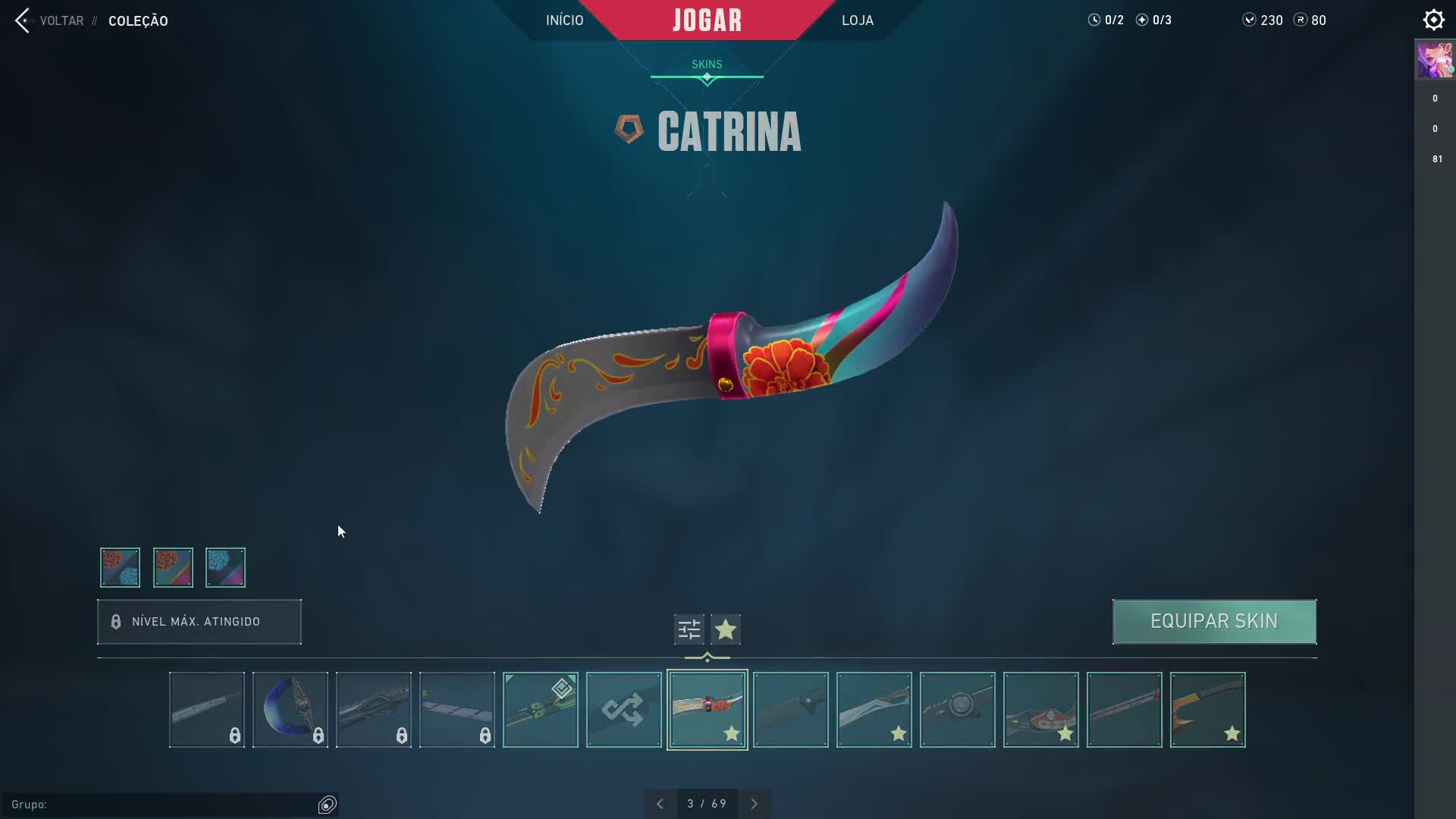The height and width of the screenshot is (819, 1456).
Task: Go back with the Voltar arrow
Action: [23, 20]
